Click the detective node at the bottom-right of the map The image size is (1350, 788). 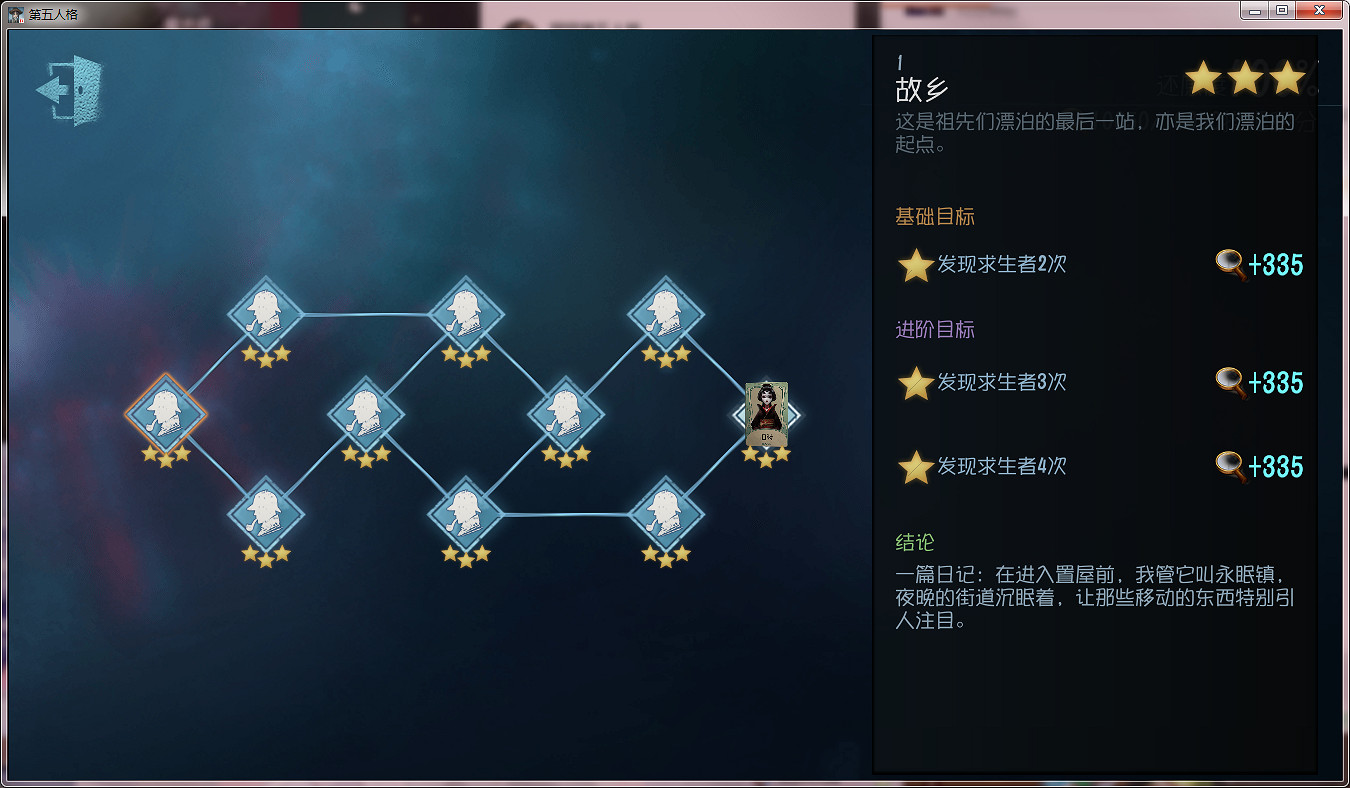[x=666, y=515]
